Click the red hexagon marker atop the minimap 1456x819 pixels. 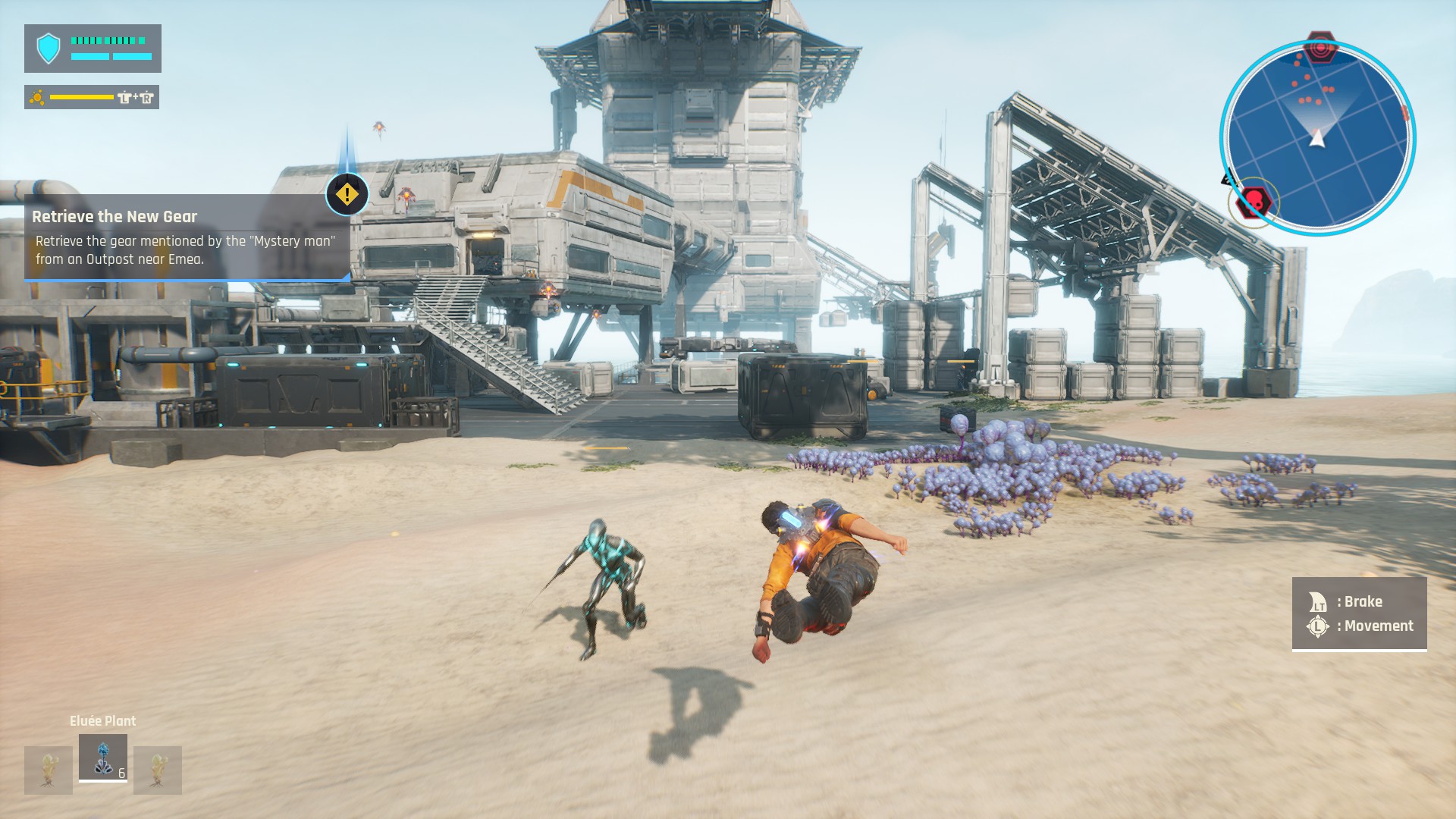click(1320, 48)
